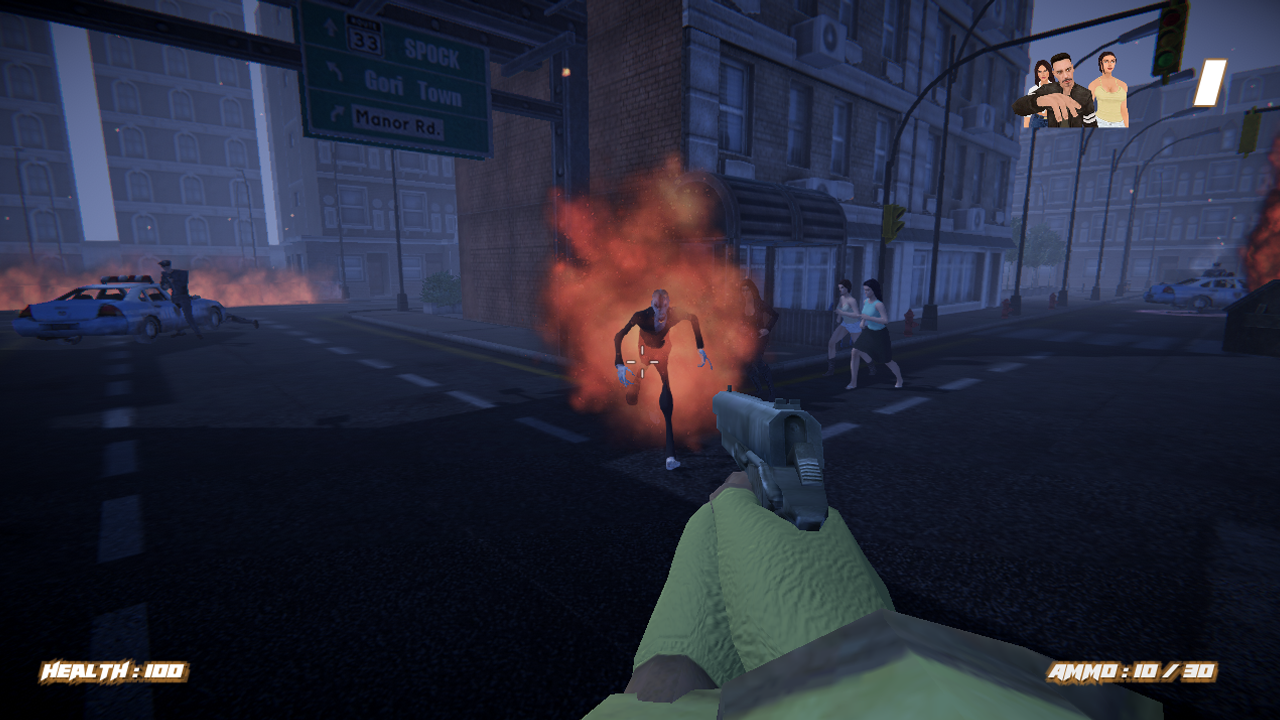1280x720 pixels.
Task: Click the turn arrow beside Manor Rd.
Action: pos(338,112)
